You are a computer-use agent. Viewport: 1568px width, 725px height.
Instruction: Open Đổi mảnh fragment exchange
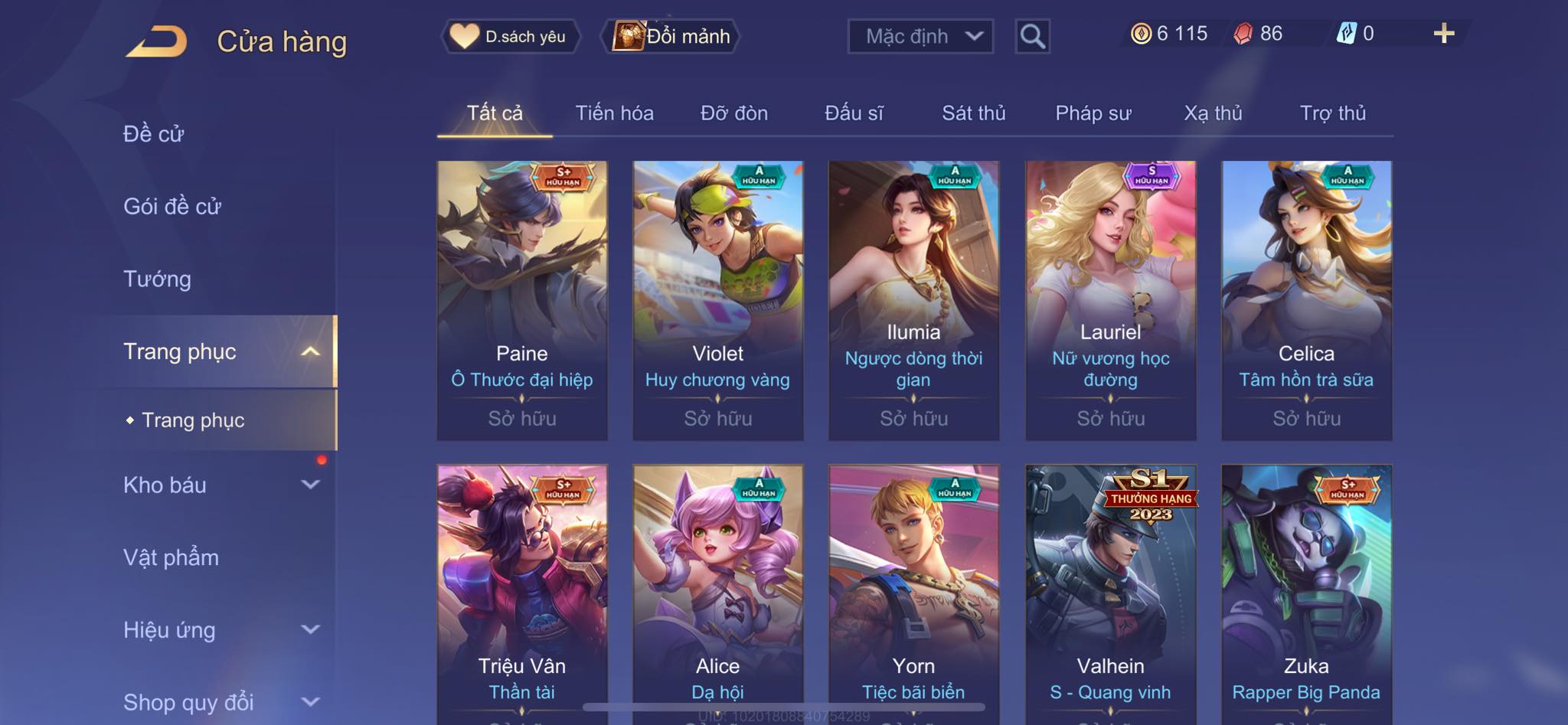[x=672, y=36]
